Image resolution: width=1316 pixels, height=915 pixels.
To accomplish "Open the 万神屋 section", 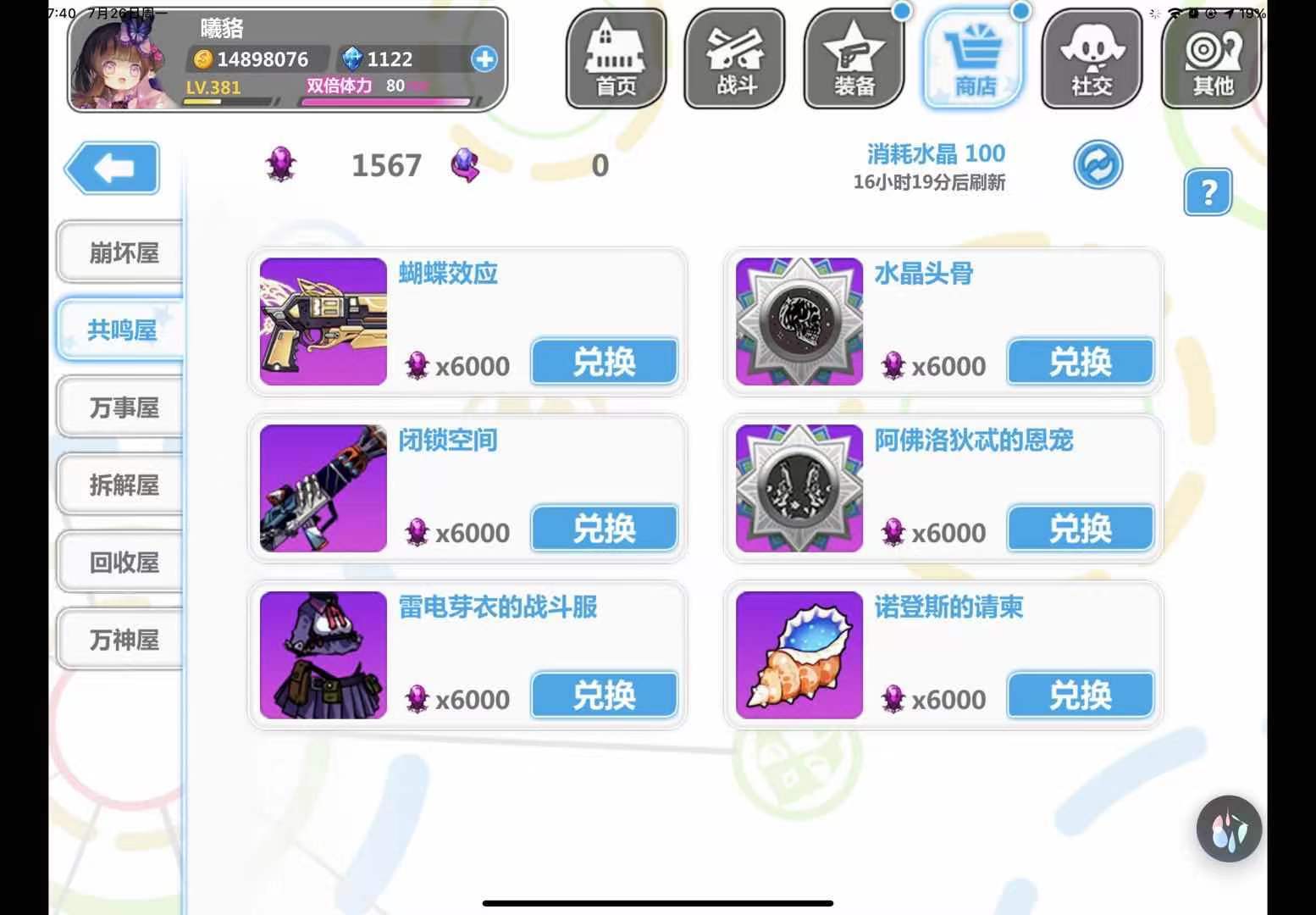I will (119, 640).
